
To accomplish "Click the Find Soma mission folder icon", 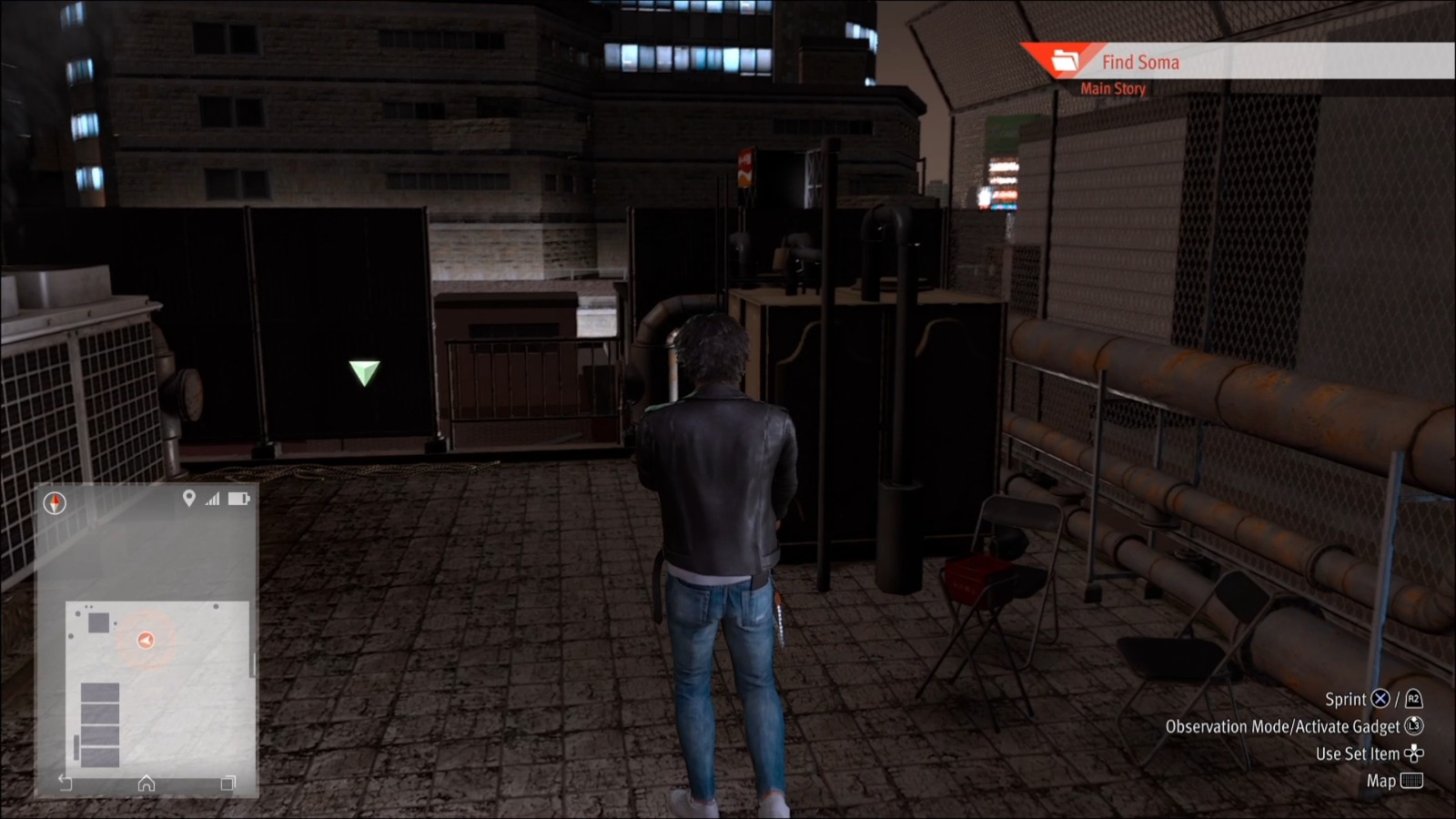I will click(x=1065, y=62).
